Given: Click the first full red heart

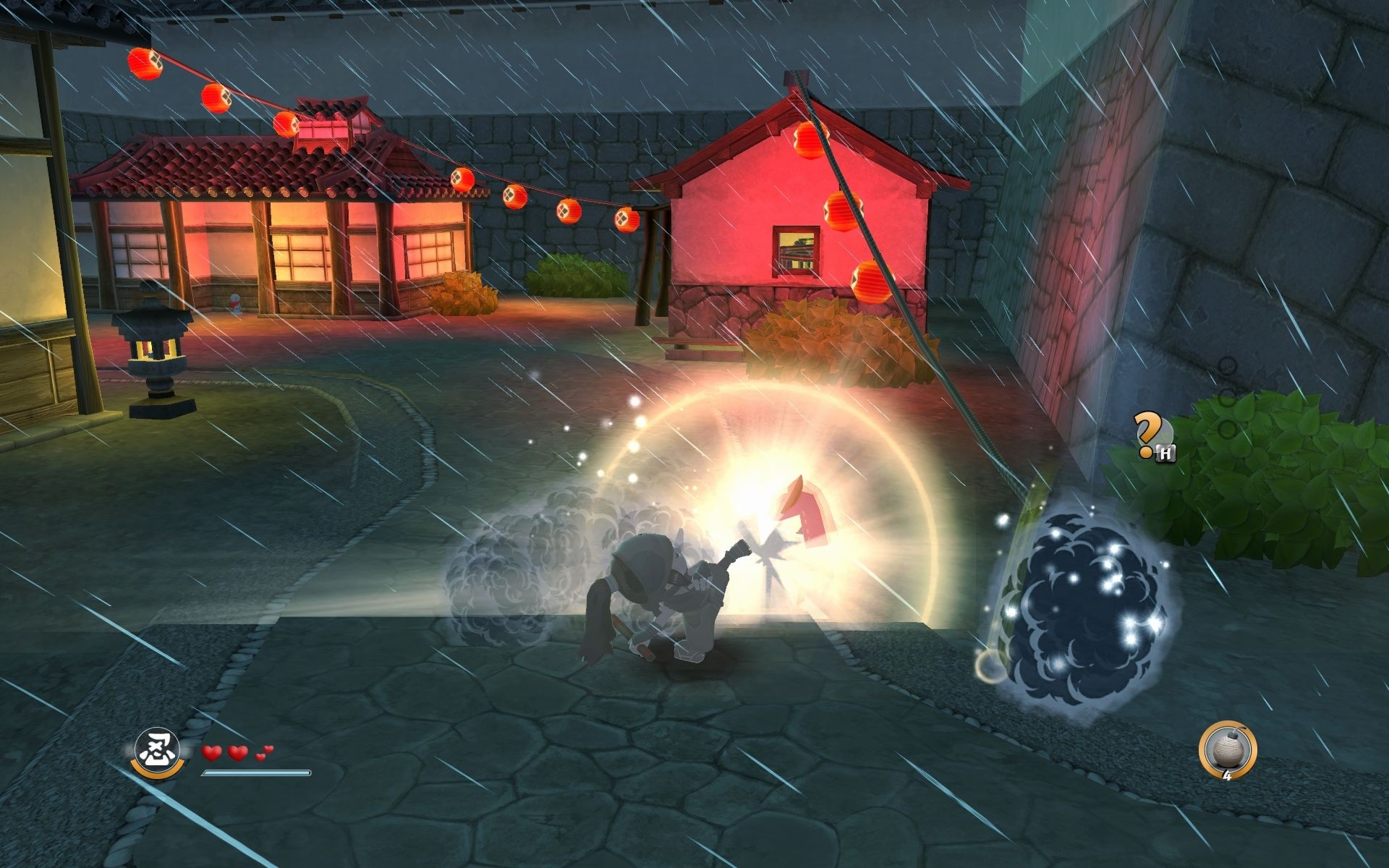Looking at the screenshot, I should 212,754.
